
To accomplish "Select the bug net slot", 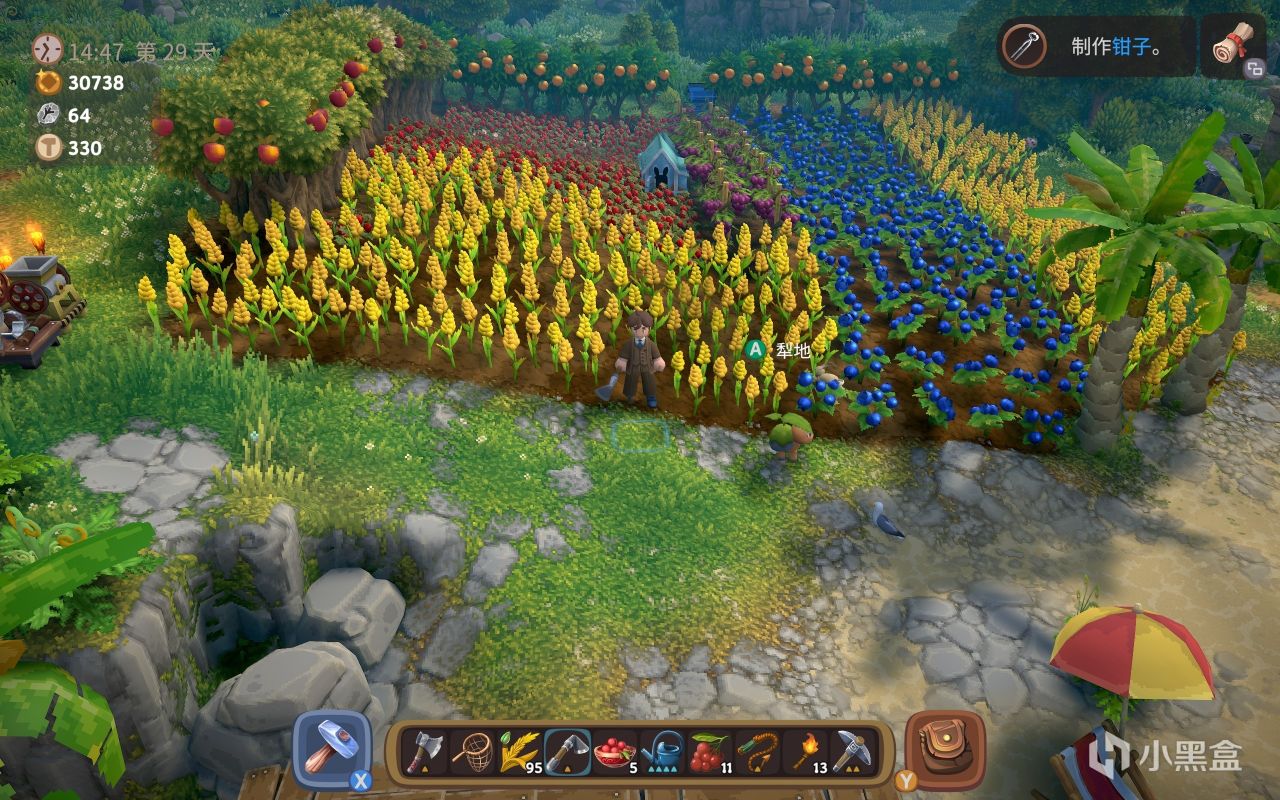I will point(471,751).
